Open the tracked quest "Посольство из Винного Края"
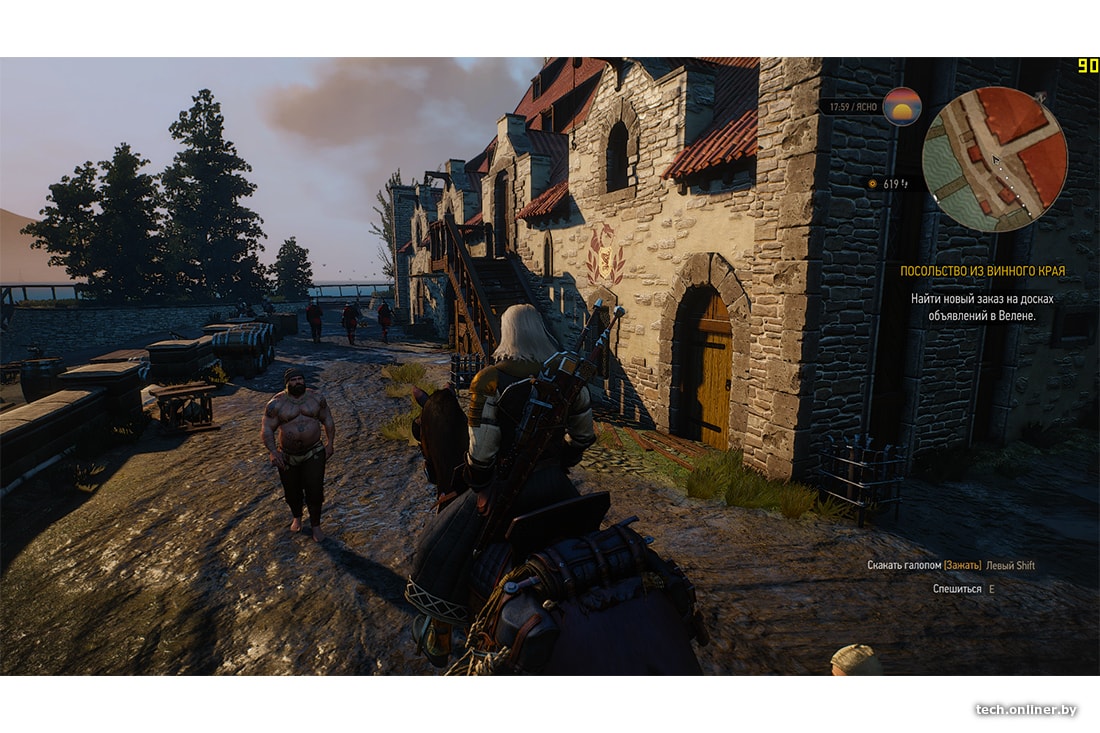The width and height of the screenshot is (1100, 733). click(x=982, y=271)
